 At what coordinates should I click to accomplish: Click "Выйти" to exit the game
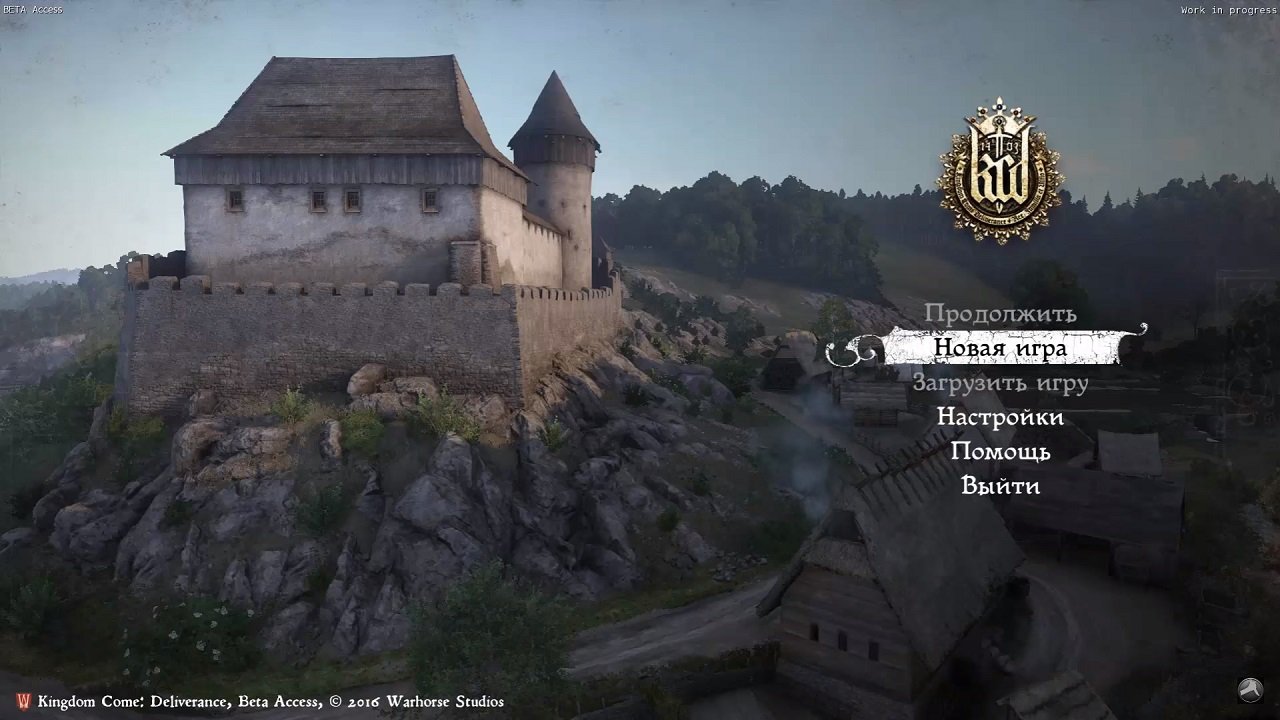(x=999, y=485)
